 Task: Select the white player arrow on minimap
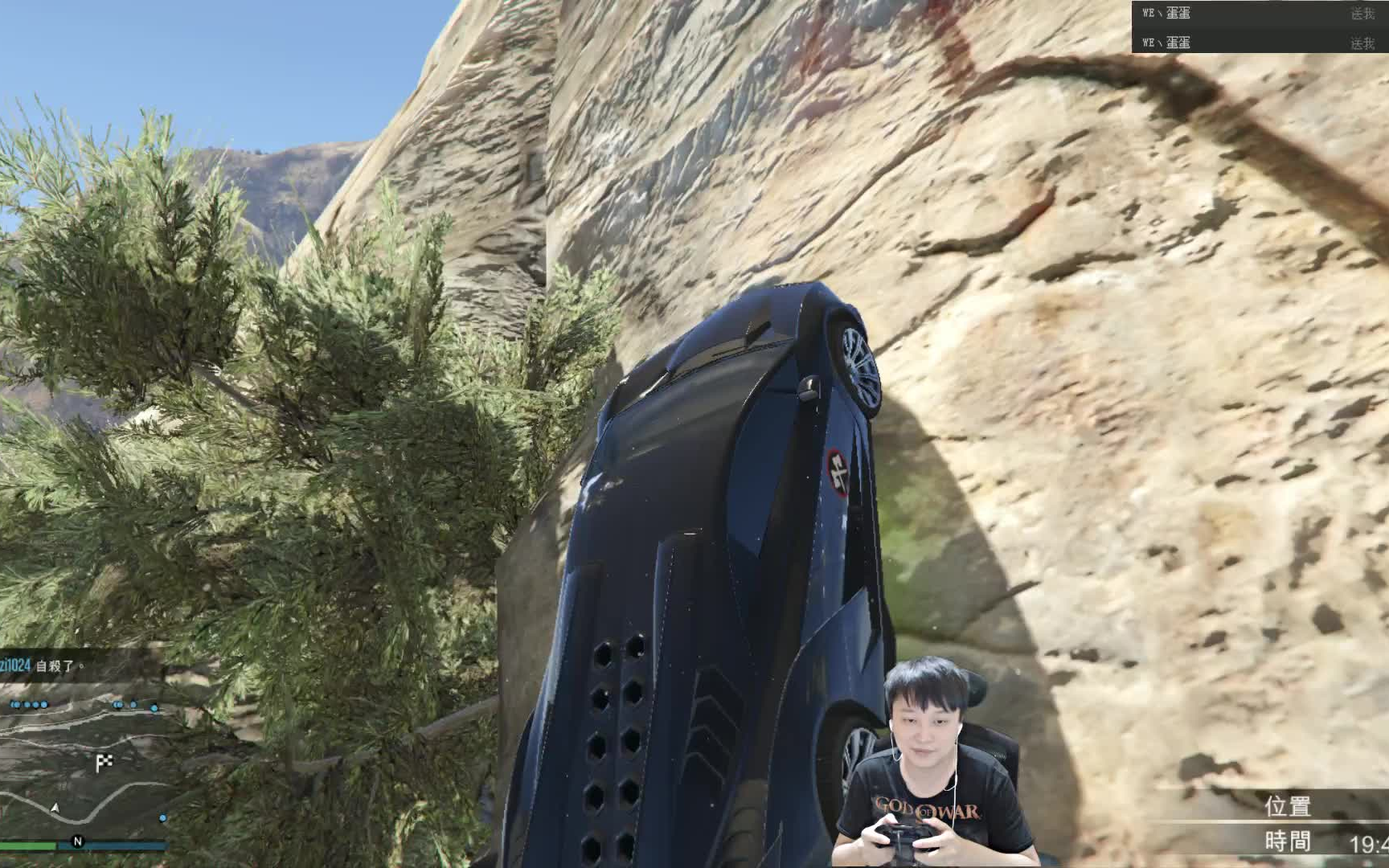click(55, 808)
